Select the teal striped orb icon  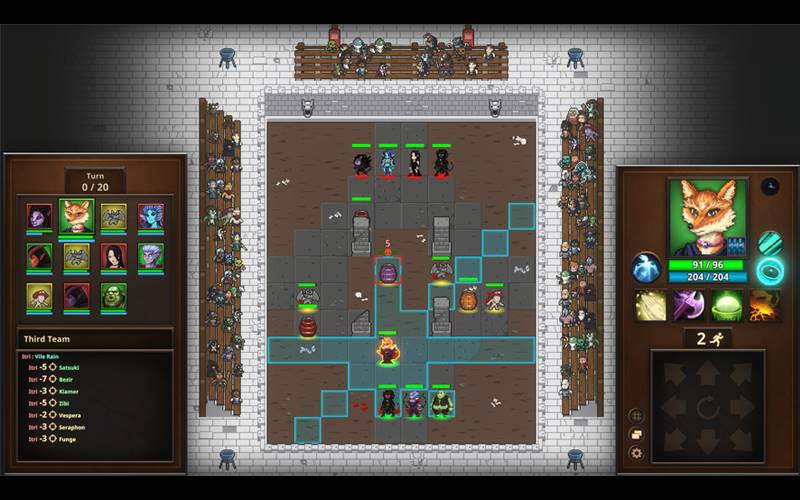coord(769,243)
